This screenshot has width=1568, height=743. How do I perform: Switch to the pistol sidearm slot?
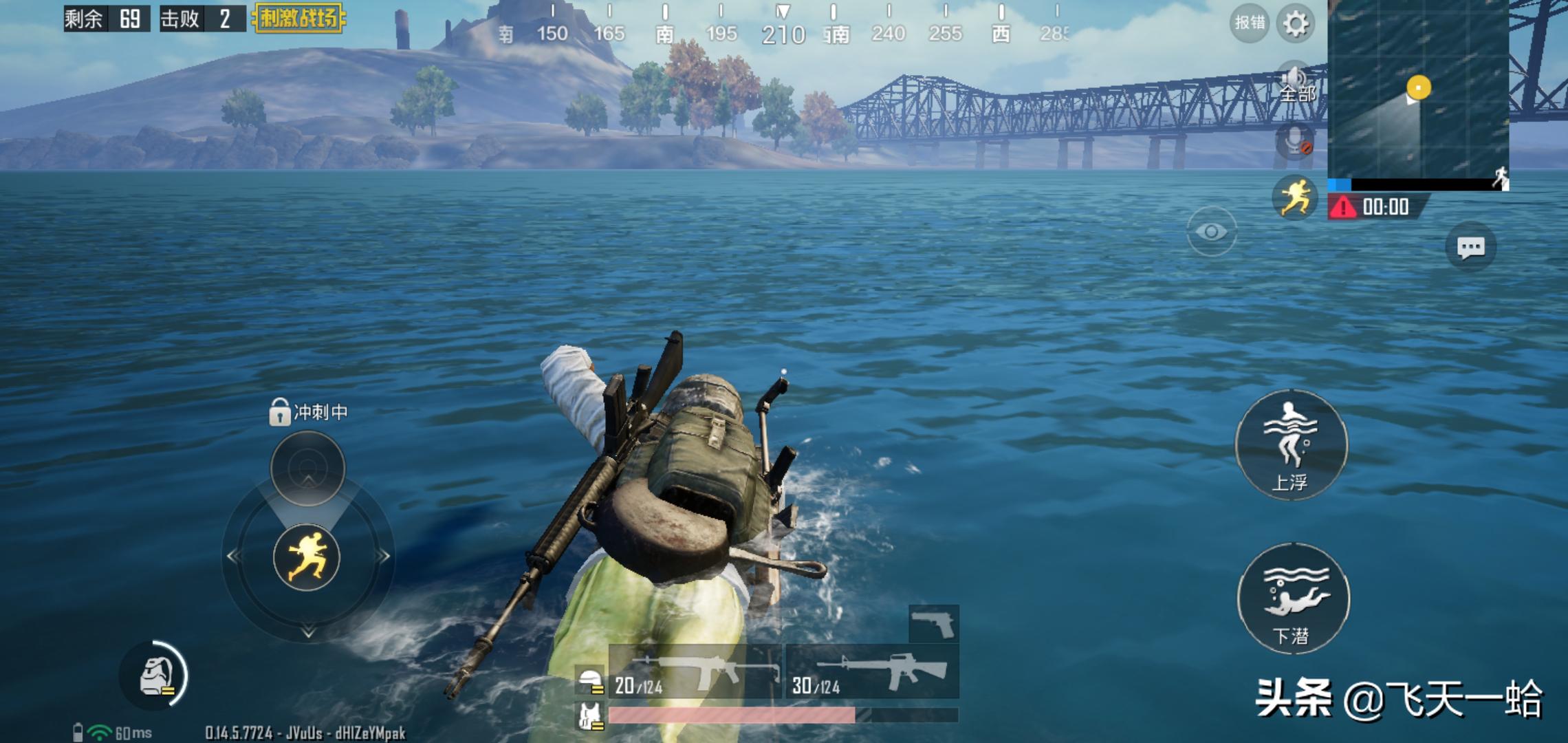click(x=933, y=624)
